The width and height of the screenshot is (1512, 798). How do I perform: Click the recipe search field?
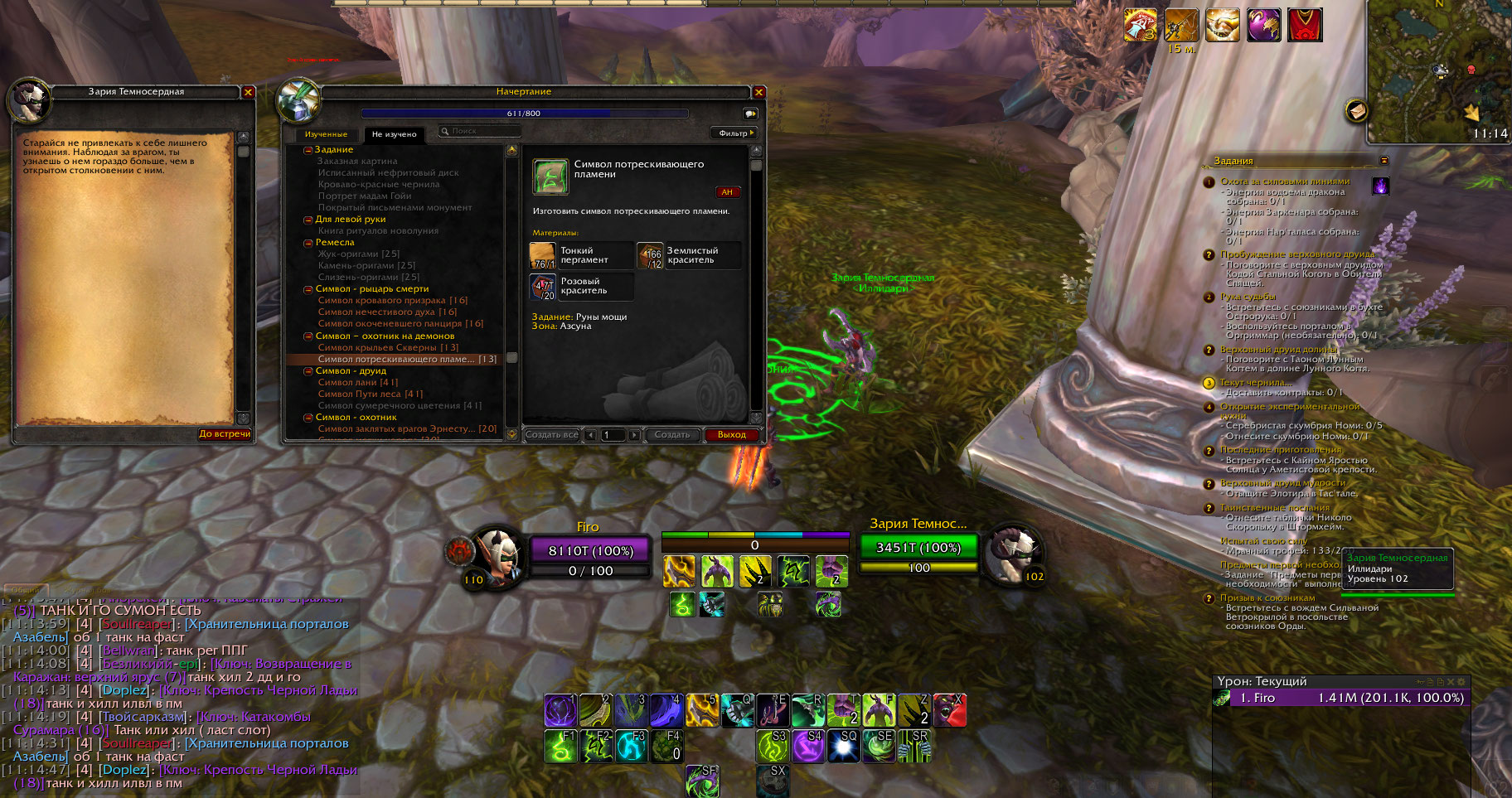[481, 131]
